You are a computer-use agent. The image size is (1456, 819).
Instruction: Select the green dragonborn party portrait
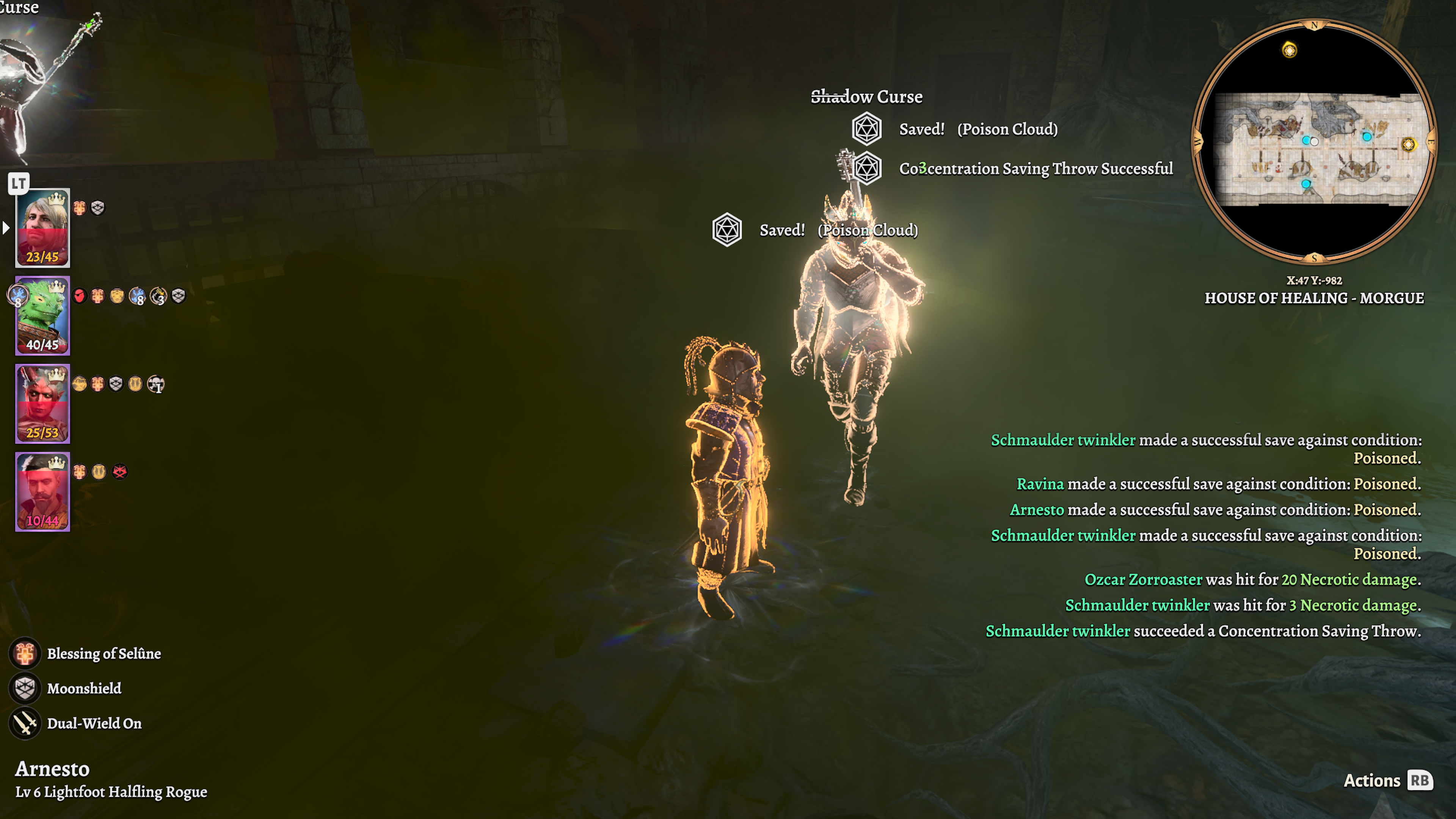click(42, 315)
